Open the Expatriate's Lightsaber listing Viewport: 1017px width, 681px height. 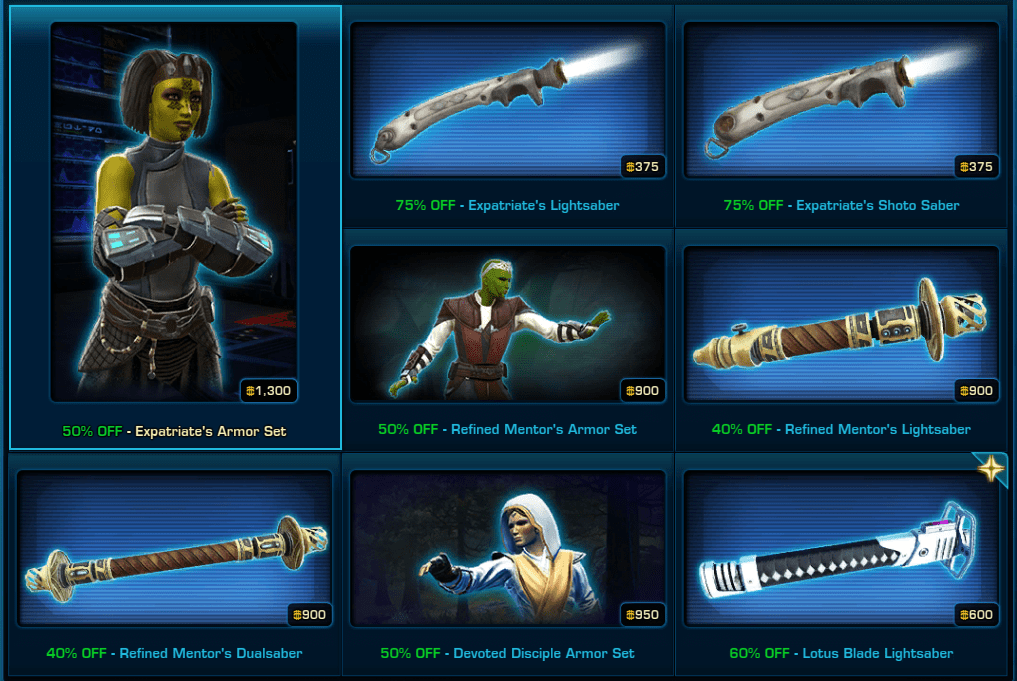click(508, 100)
